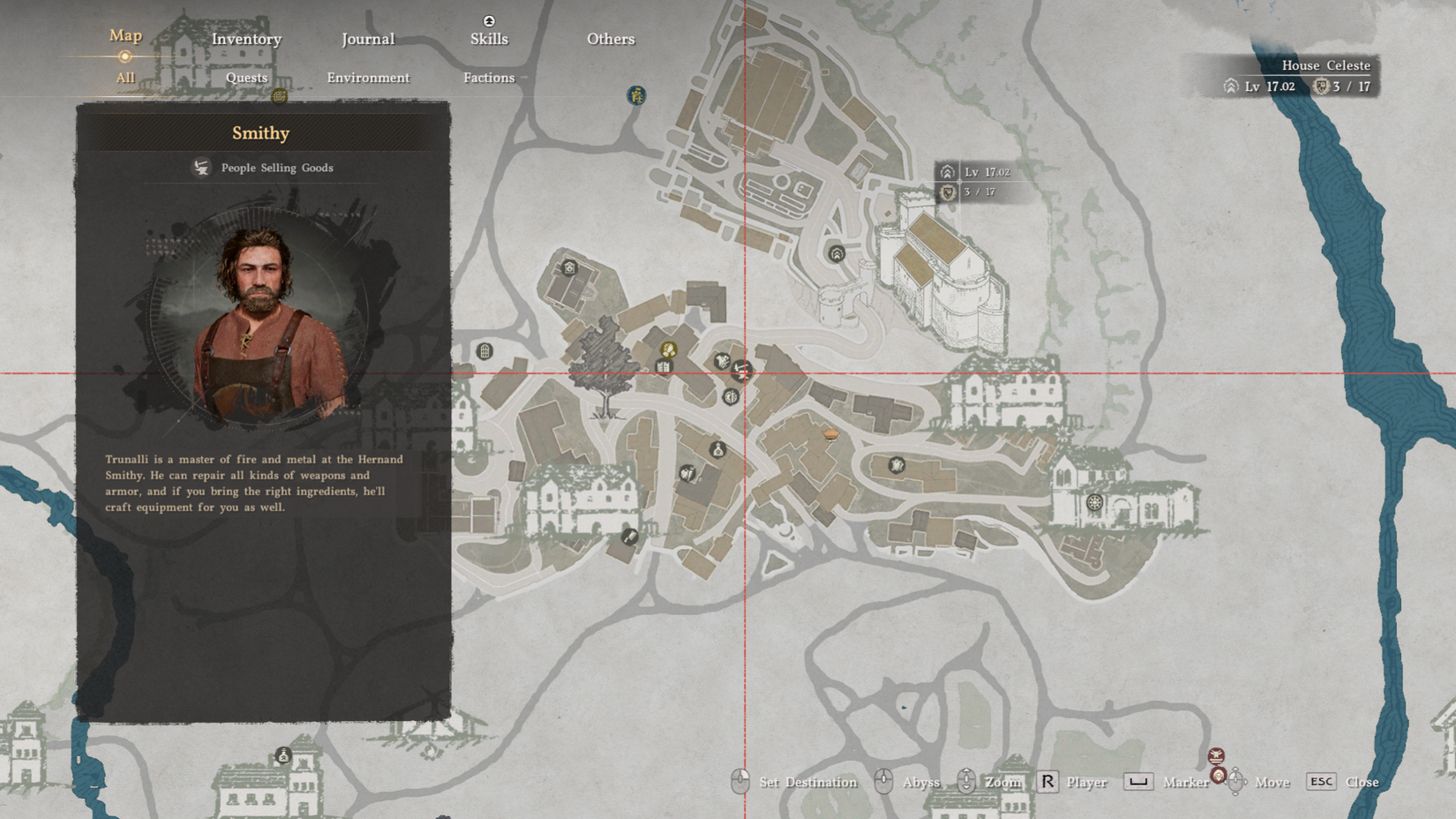The image size is (1456, 819).
Task: Select the teal faction emblem near the map top
Action: [635, 95]
